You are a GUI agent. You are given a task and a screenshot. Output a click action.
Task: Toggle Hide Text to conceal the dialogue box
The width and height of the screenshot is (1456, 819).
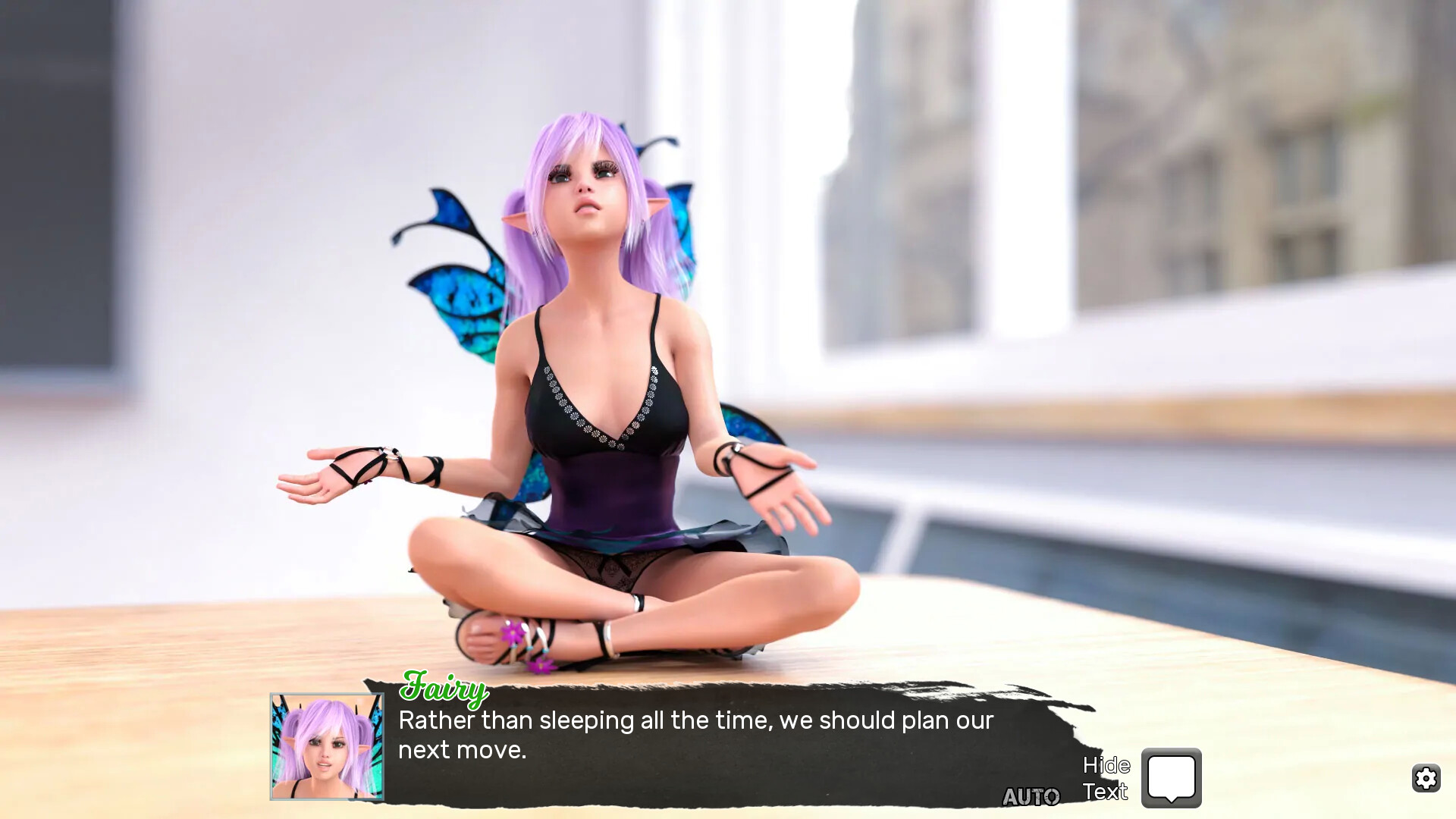click(1106, 777)
